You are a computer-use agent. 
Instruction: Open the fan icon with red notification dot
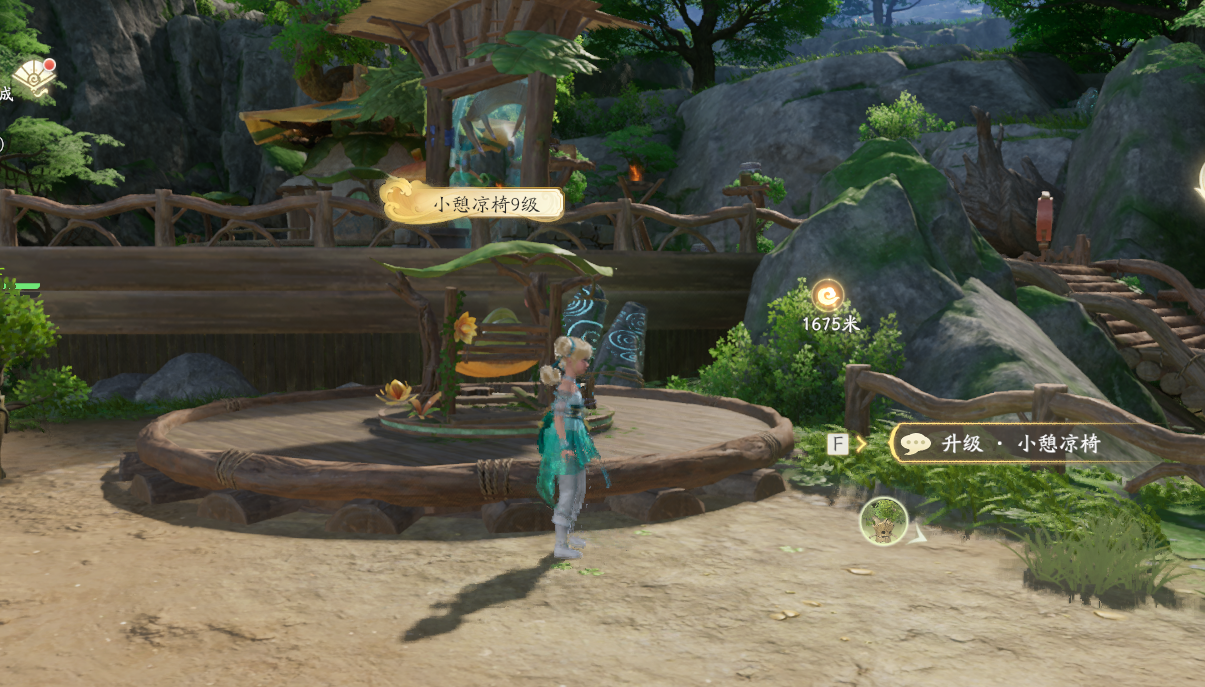(33, 79)
